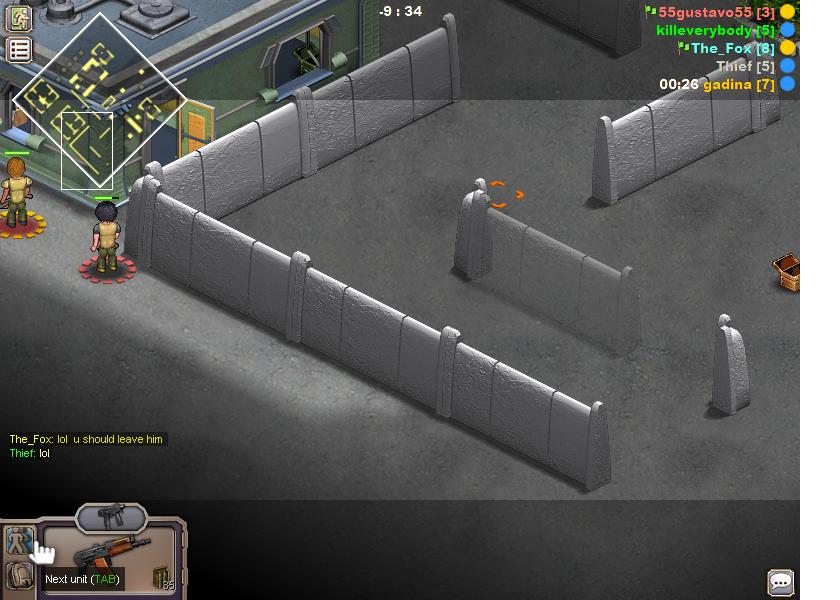
Task: Select the dark-haired soldier with red marker
Action: tap(107, 237)
